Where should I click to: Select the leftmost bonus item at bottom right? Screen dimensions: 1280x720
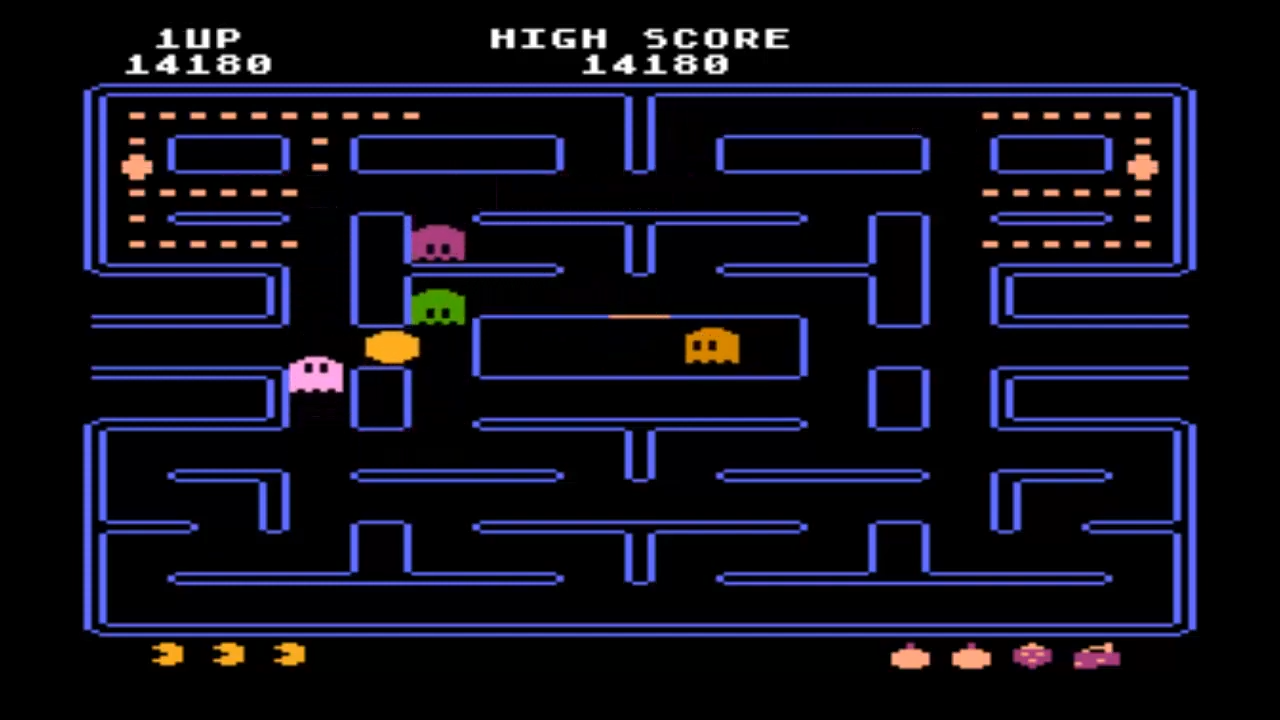[x=910, y=658]
